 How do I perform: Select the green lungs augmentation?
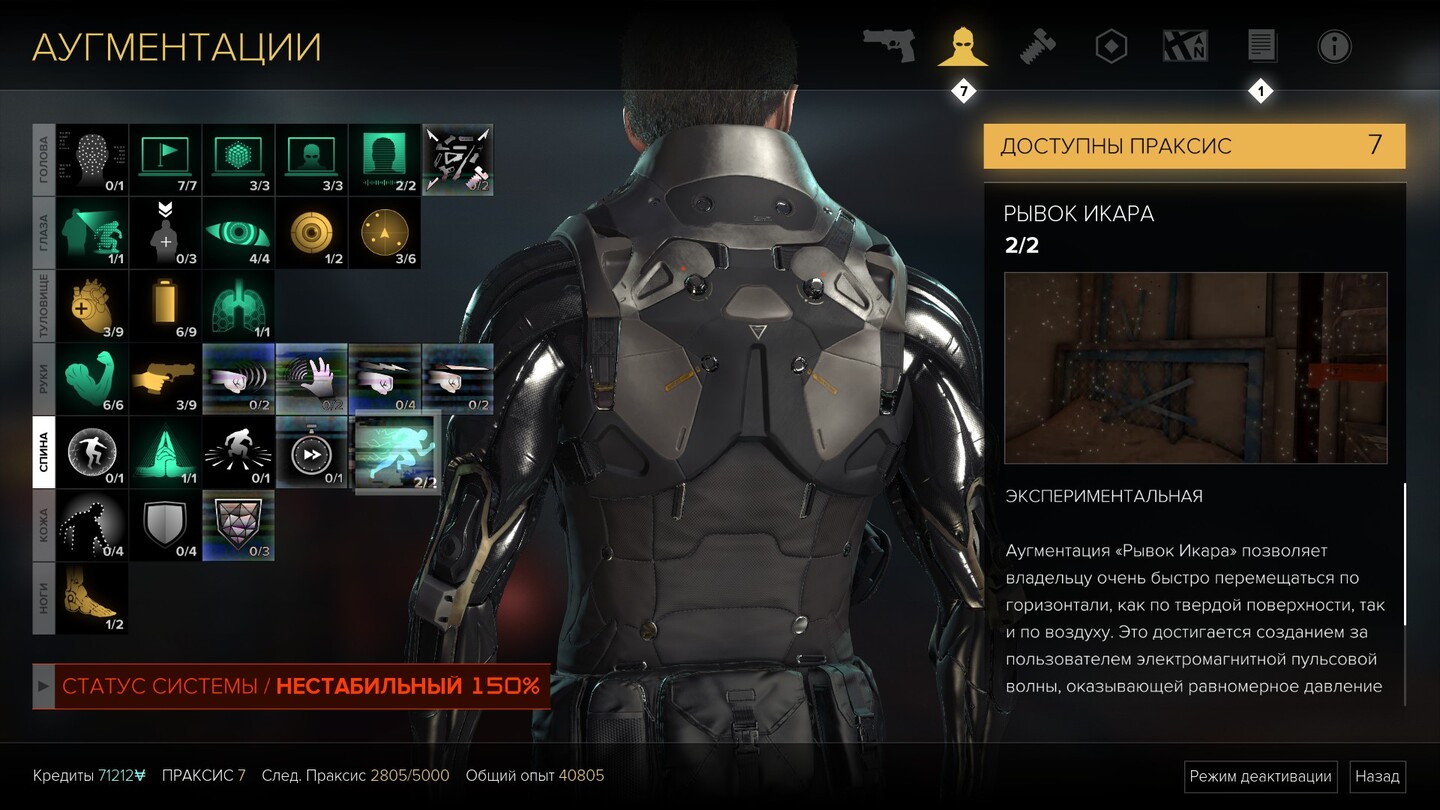point(238,307)
